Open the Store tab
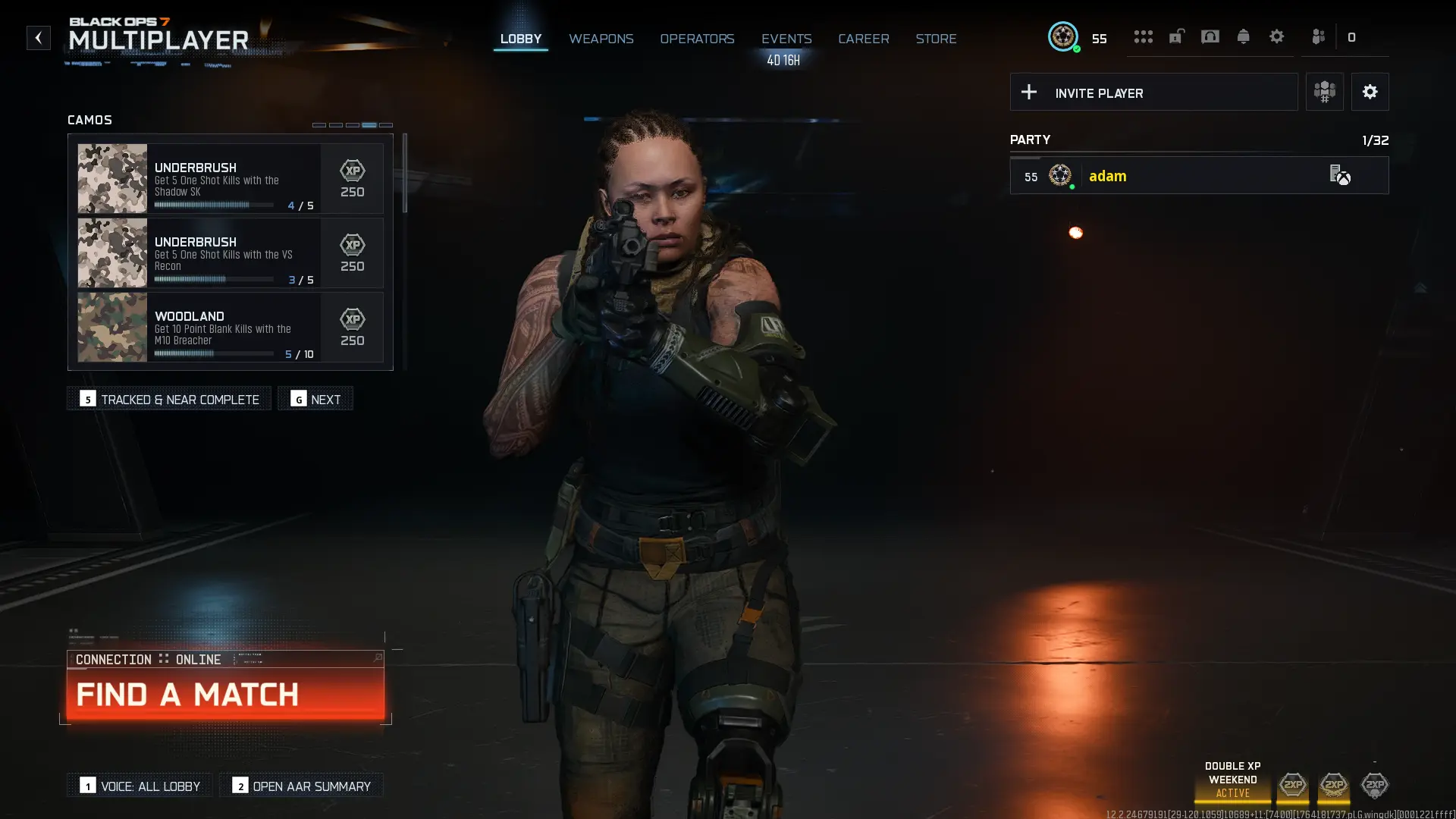The image size is (1456, 819). tap(936, 39)
